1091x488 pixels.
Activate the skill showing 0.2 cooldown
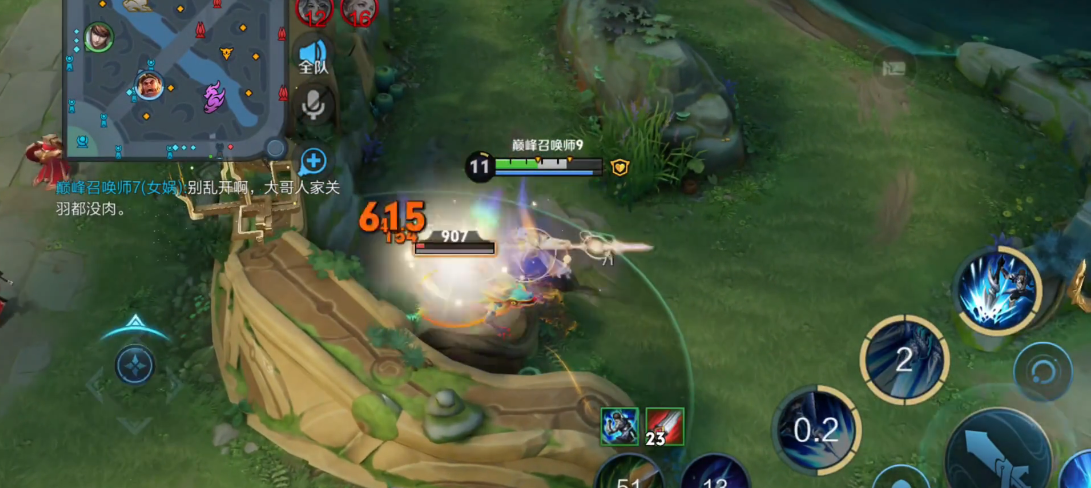pos(816,430)
